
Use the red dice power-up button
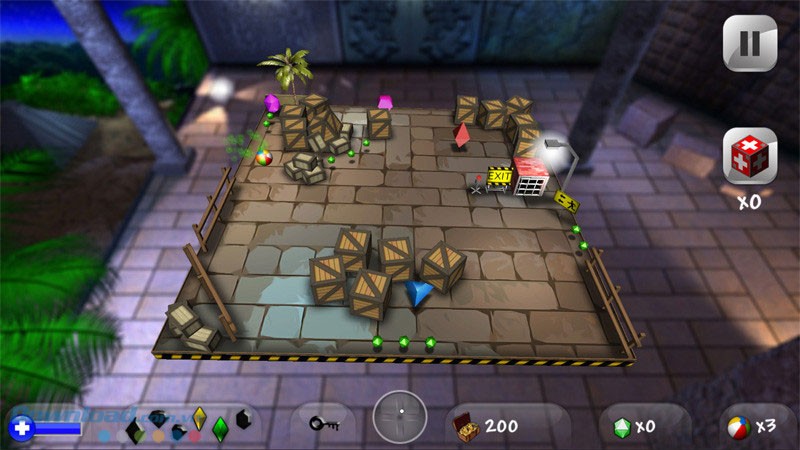[749, 158]
